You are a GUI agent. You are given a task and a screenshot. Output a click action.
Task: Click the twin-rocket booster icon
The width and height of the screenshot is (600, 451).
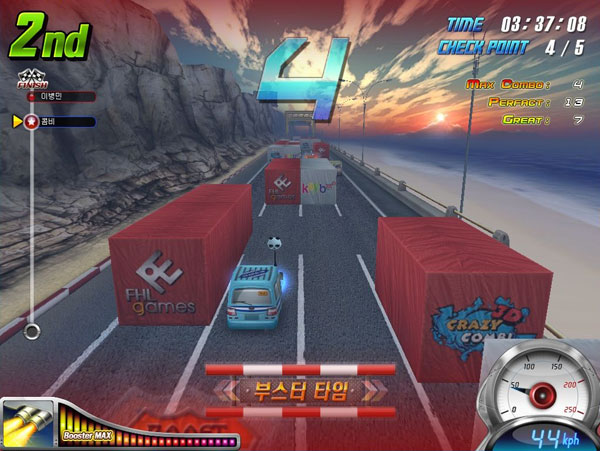click(x=27, y=425)
